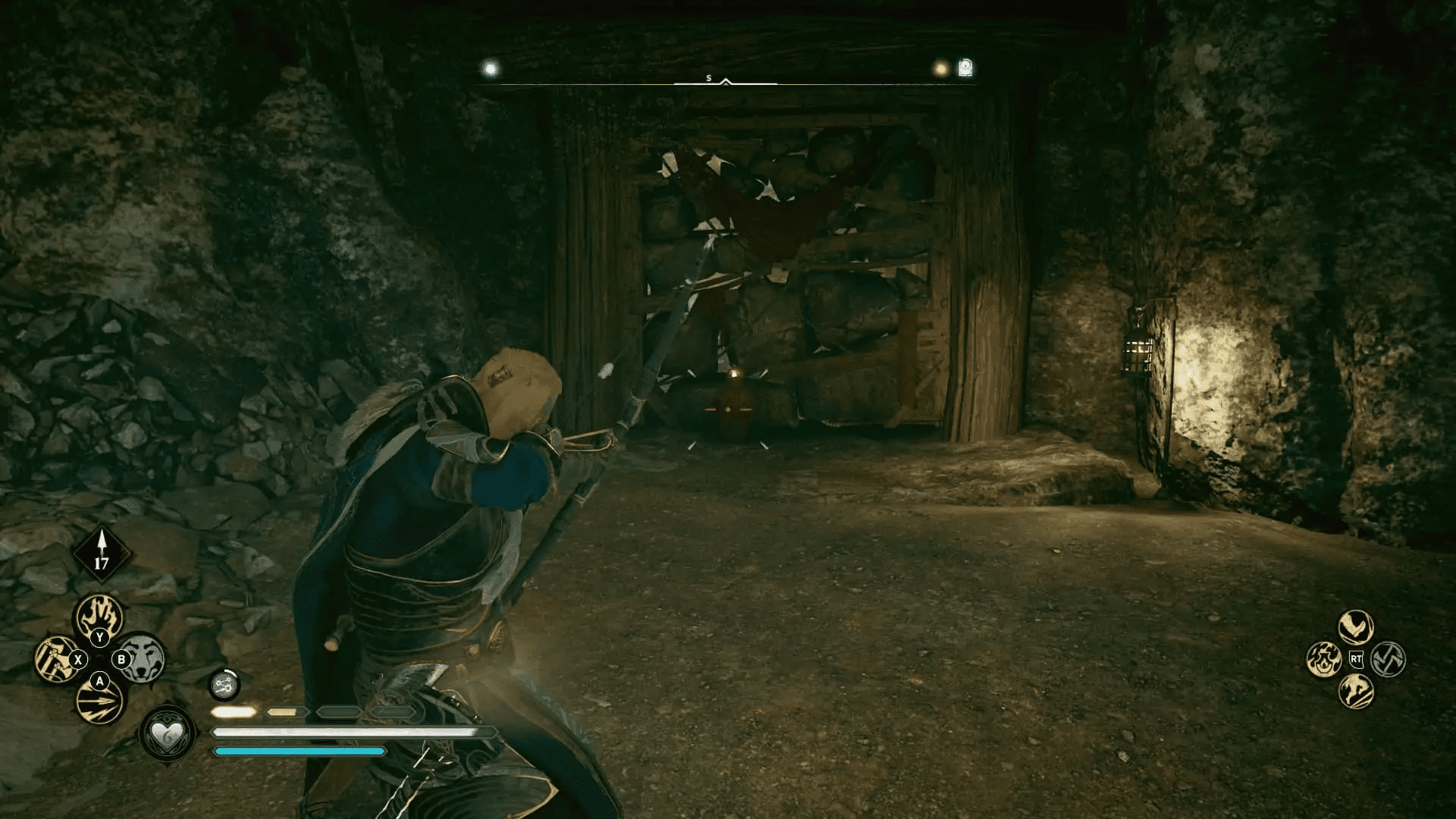Expand the compass chevron marker at top

726,81
